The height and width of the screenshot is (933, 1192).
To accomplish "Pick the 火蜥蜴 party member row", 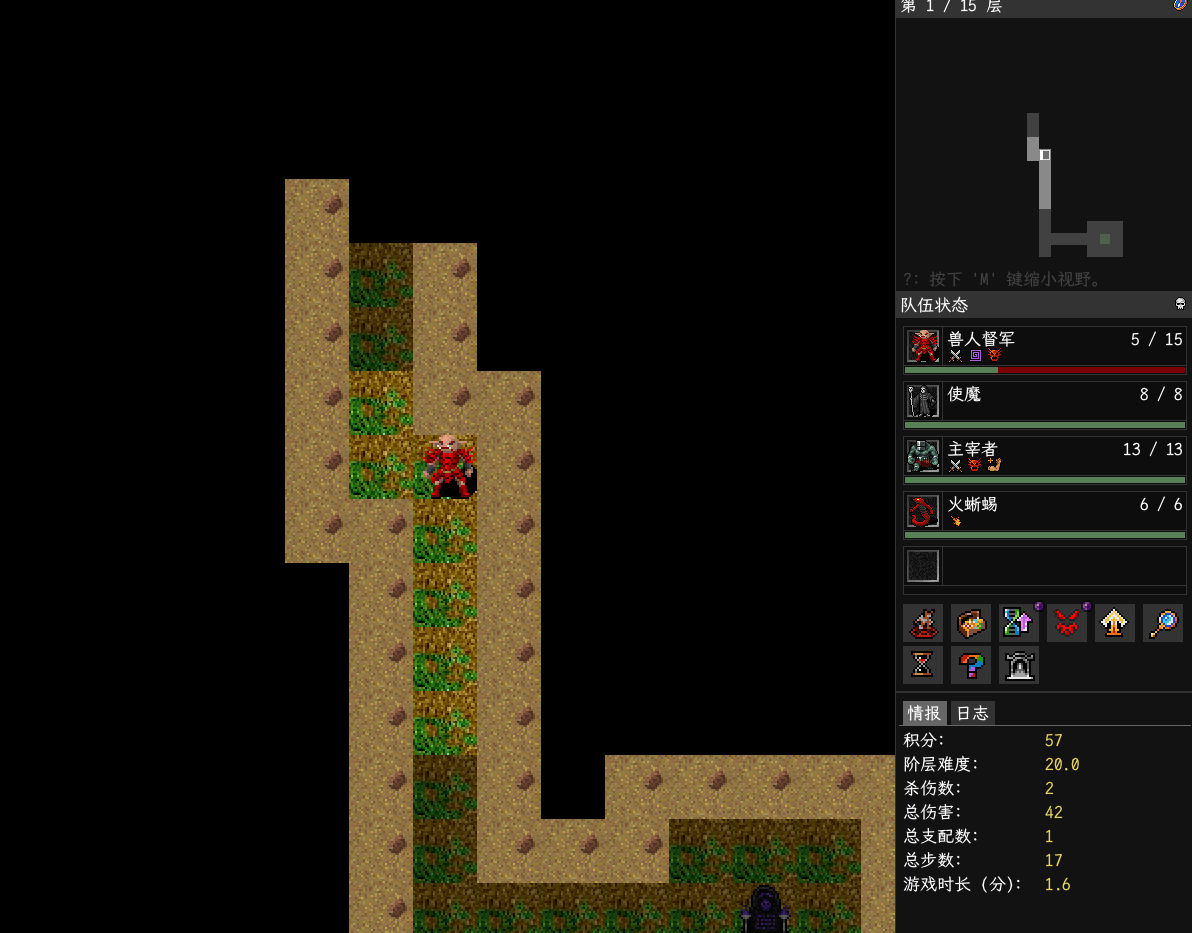I will point(1044,514).
